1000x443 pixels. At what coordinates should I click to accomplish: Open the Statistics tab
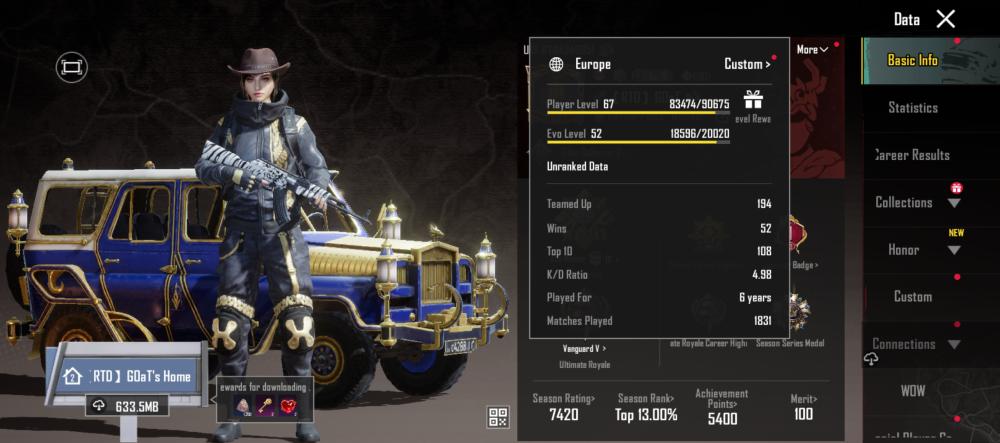coord(912,107)
